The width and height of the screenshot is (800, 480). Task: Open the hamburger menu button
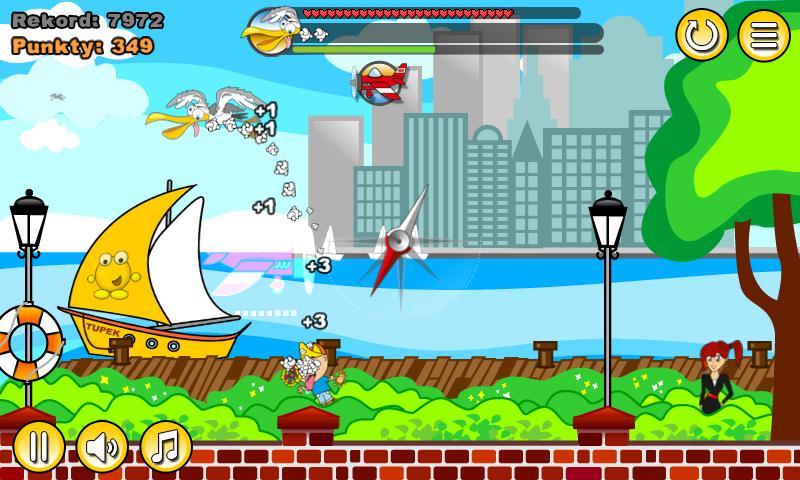(764, 36)
